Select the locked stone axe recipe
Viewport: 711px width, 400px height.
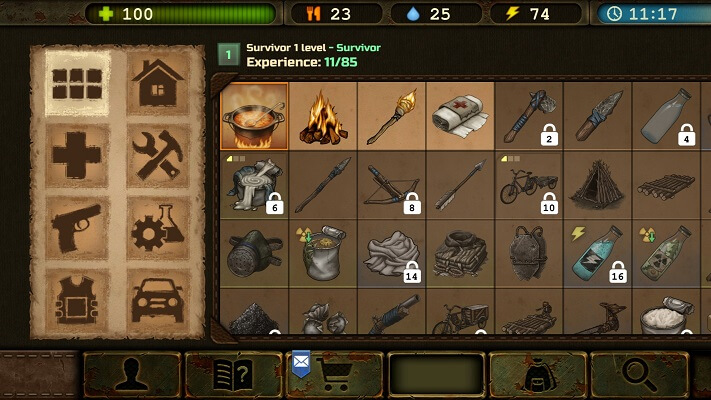528,115
